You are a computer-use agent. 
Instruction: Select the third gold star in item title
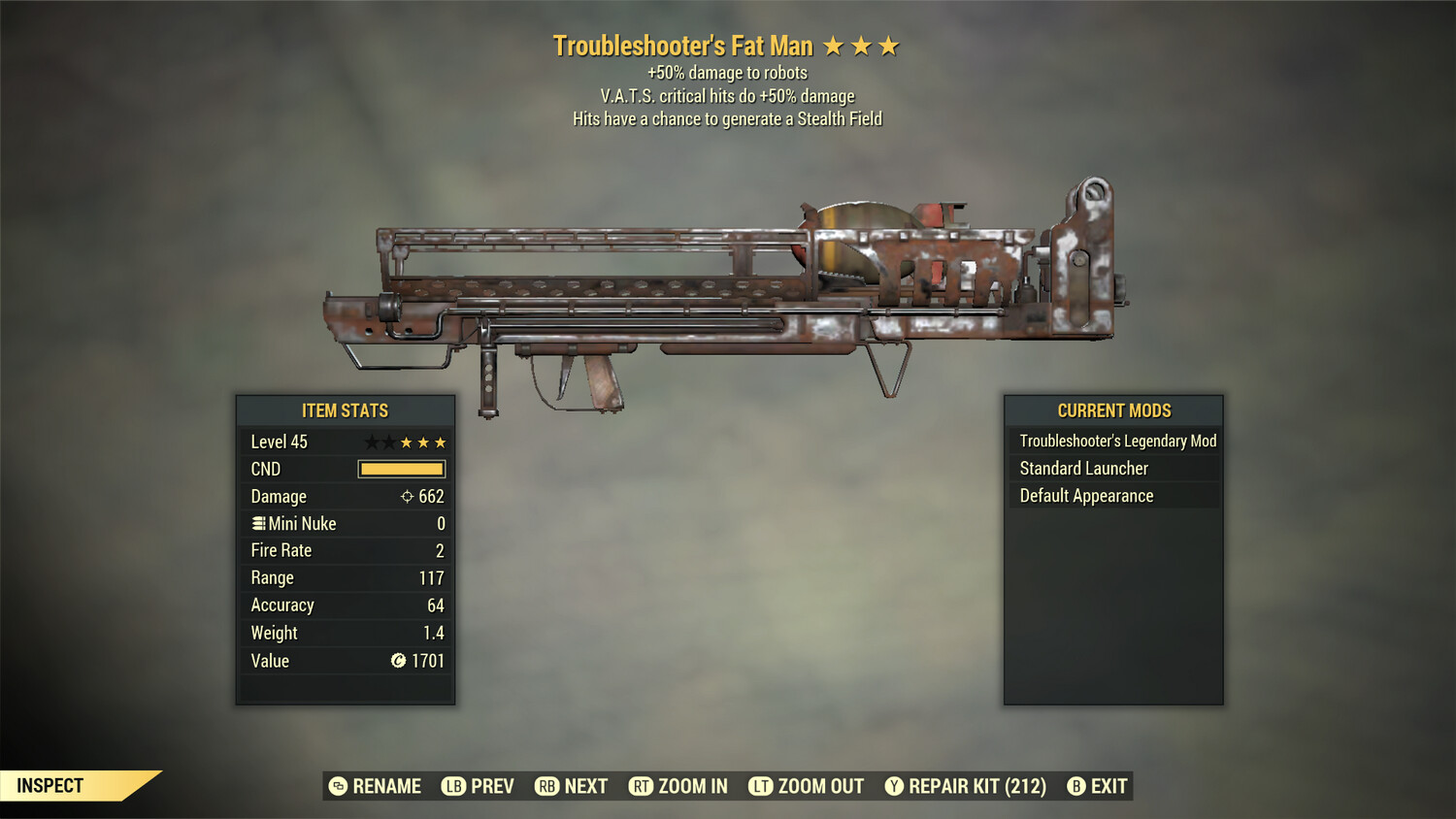(888, 45)
